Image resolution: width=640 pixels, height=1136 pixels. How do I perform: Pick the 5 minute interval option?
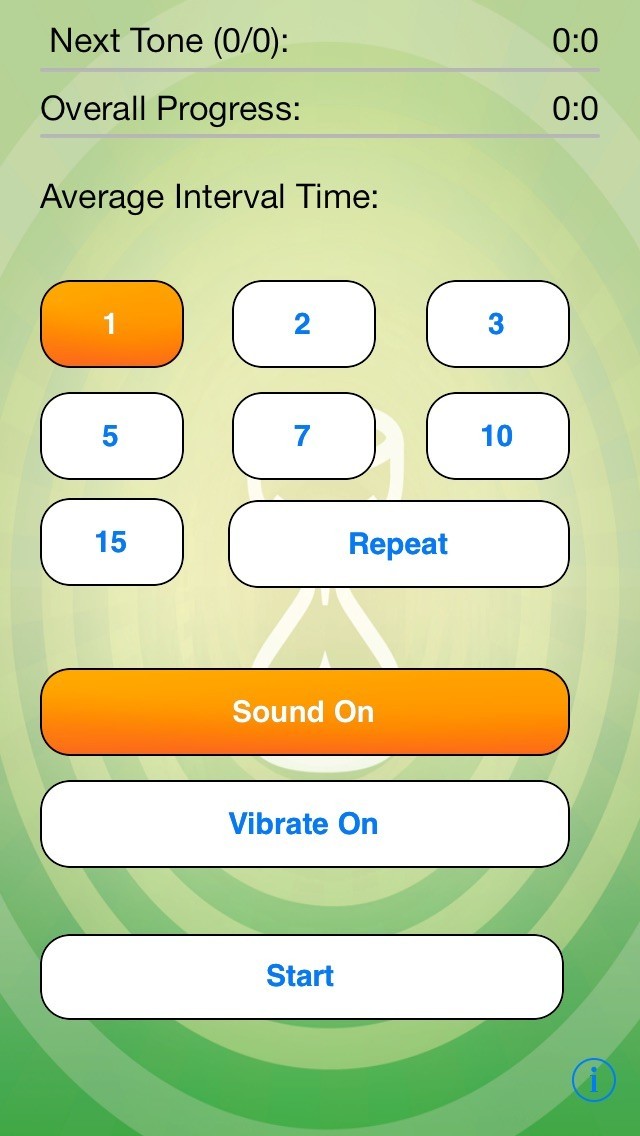(x=111, y=436)
